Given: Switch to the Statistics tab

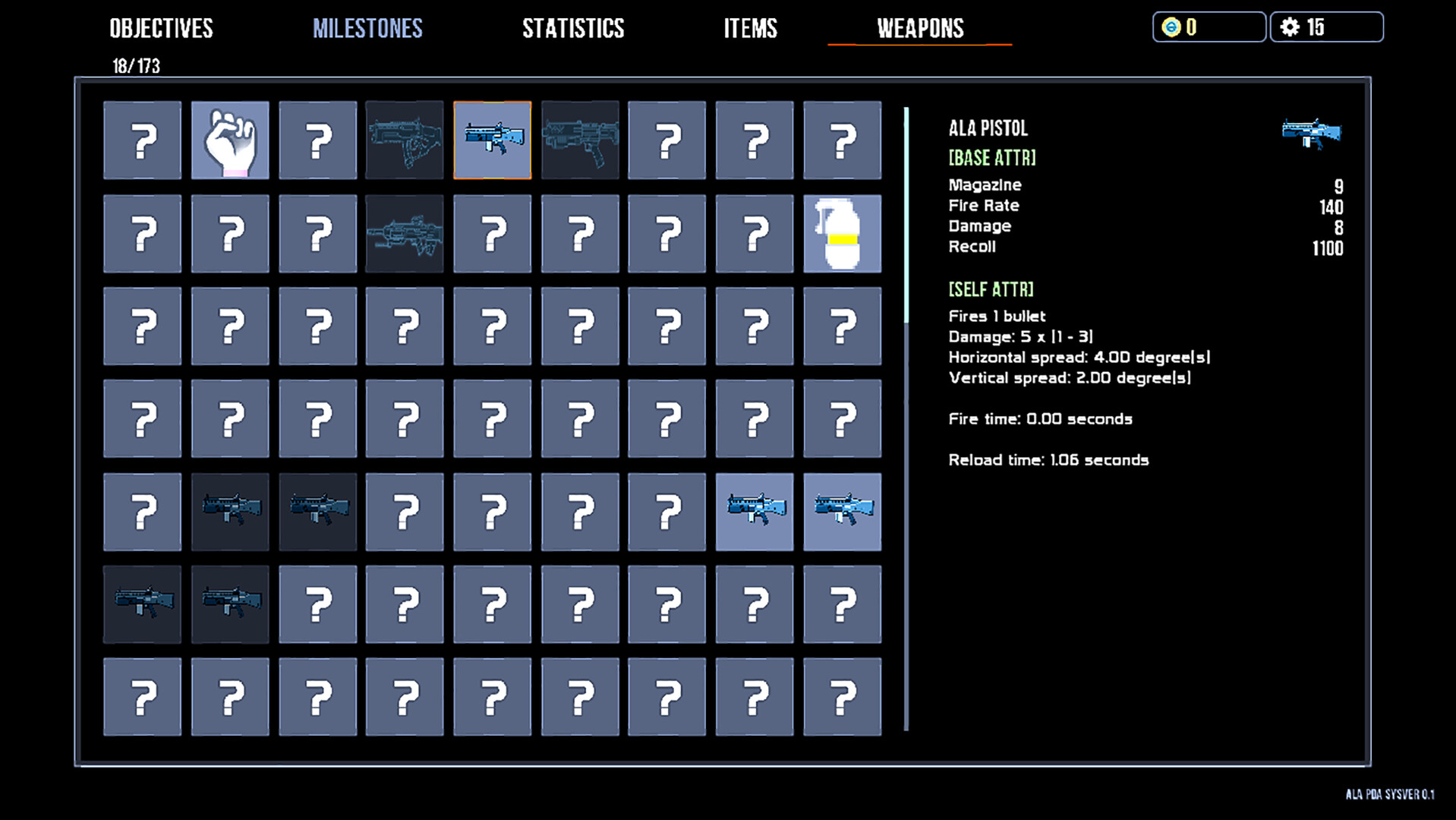Looking at the screenshot, I should (572, 29).
